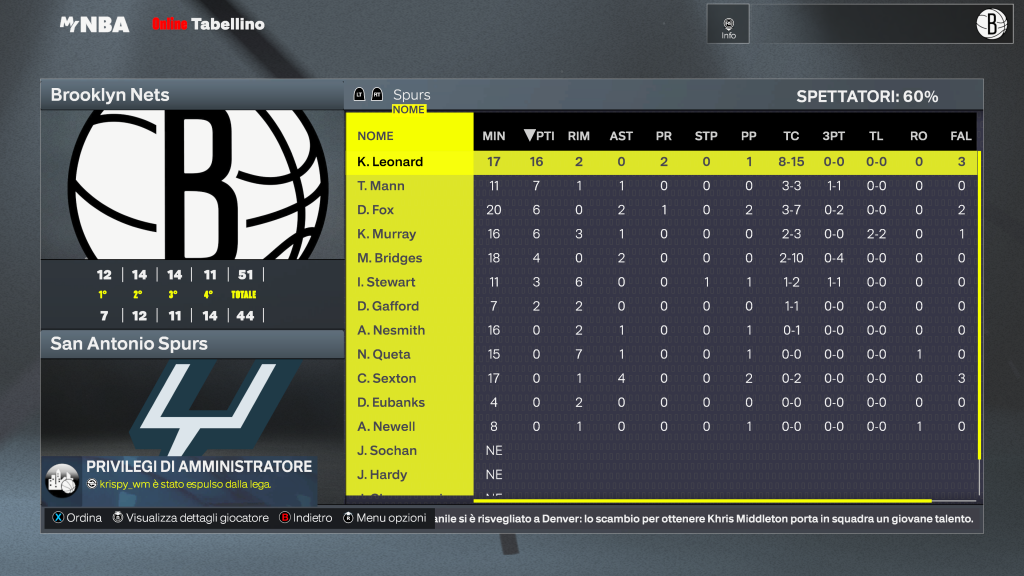Pick K. Murray from the player list
The width and height of the screenshot is (1024, 576).
coord(385,234)
